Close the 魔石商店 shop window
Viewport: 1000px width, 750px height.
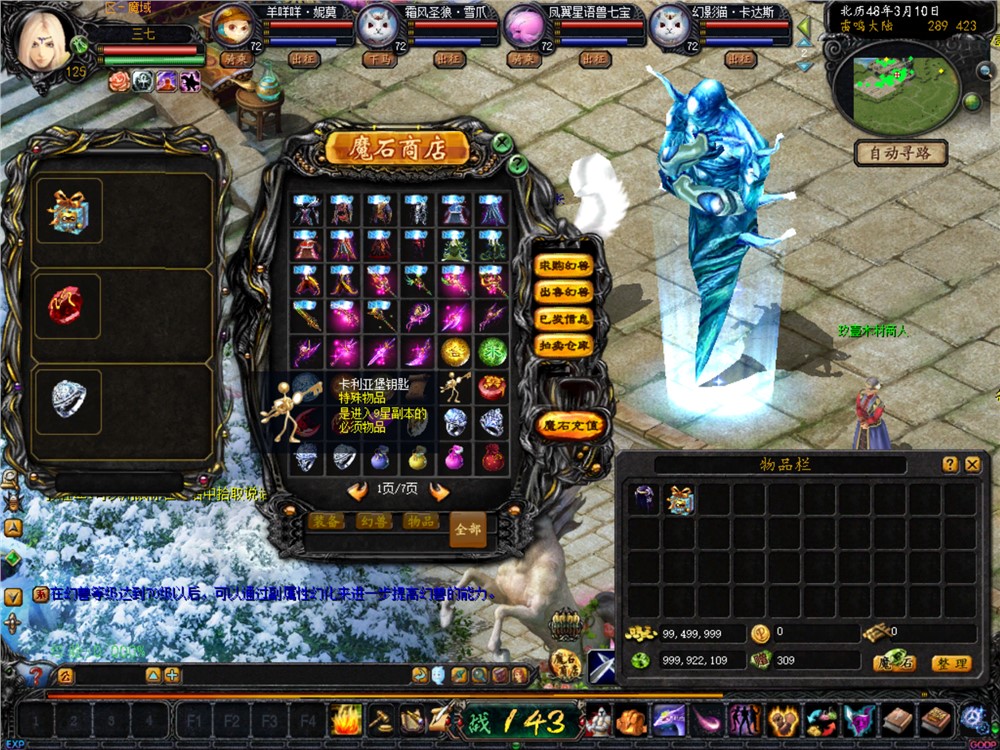(503, 143)
